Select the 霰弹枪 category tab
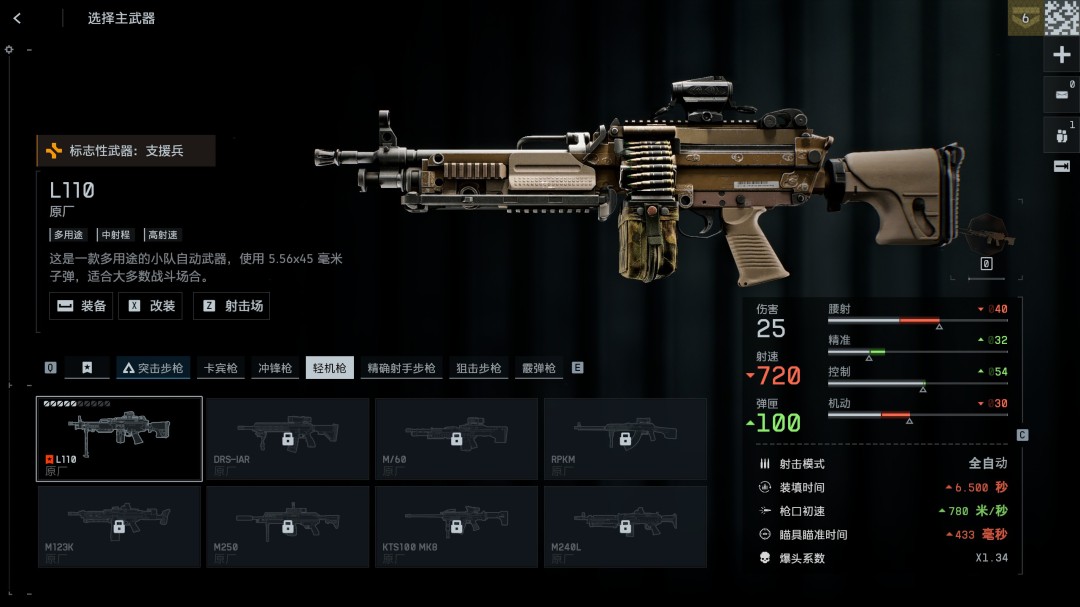Viewport: 1080px width, 607px height. click(x=538, y=368)
